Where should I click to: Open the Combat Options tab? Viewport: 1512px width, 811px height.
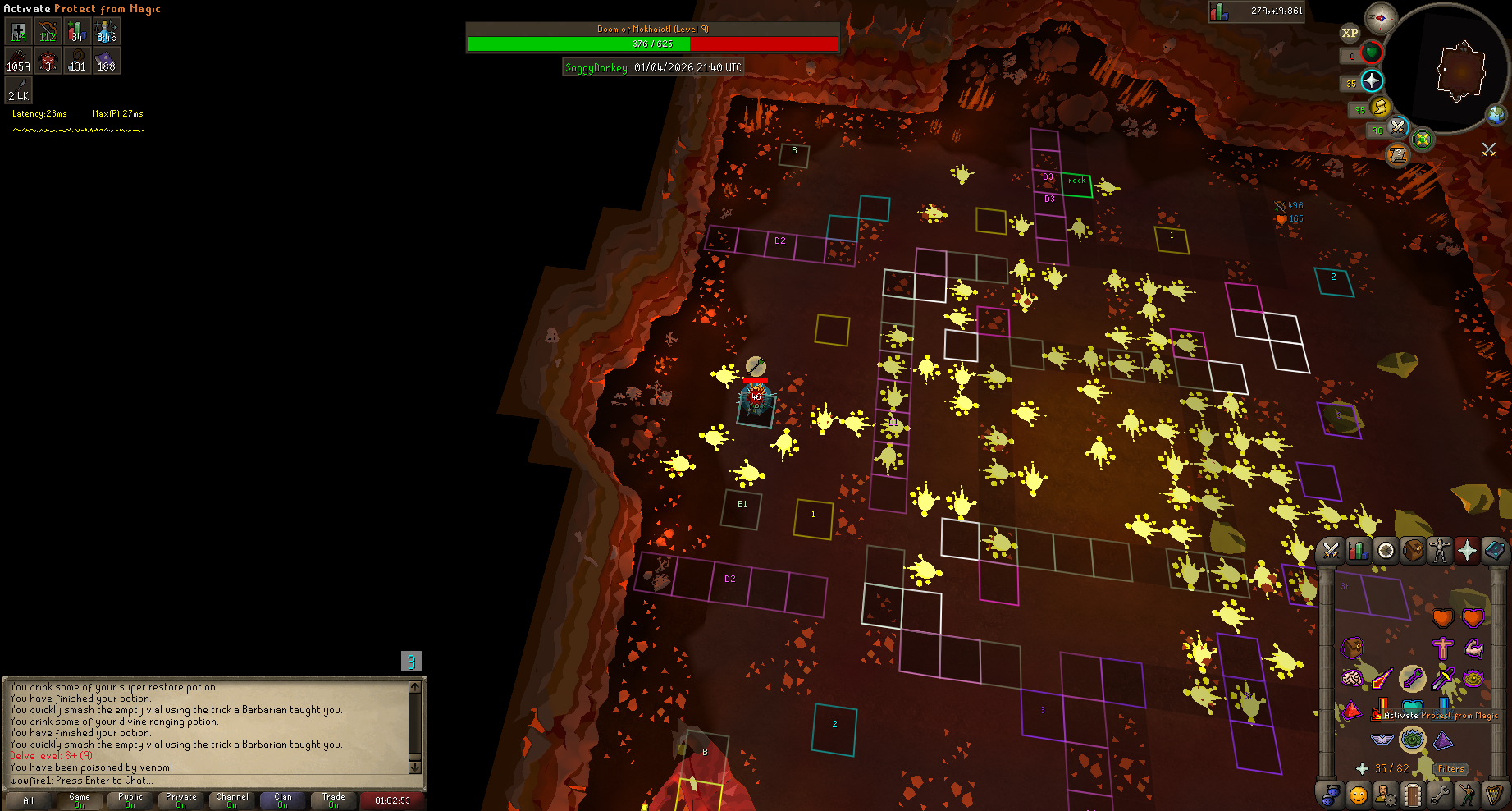pos(1331,551)
